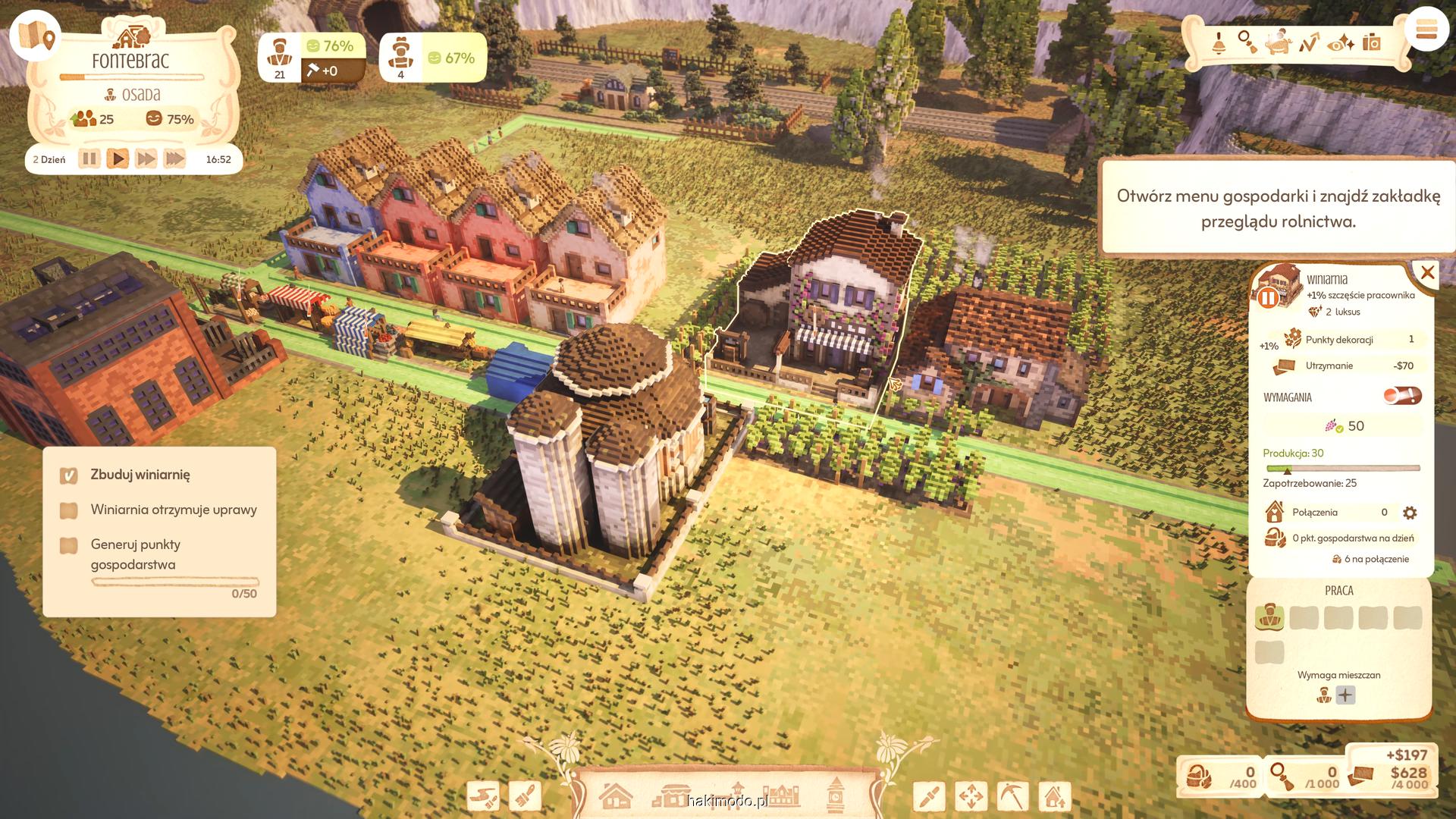Add a resident with the plus button
The image size is (1456, 819).
1345,695
